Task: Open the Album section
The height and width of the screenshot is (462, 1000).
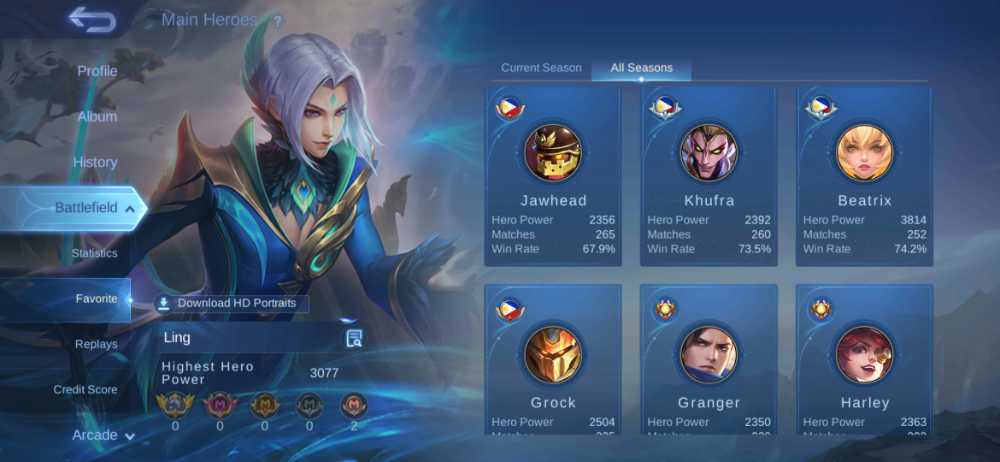Action: click(97, 116)
